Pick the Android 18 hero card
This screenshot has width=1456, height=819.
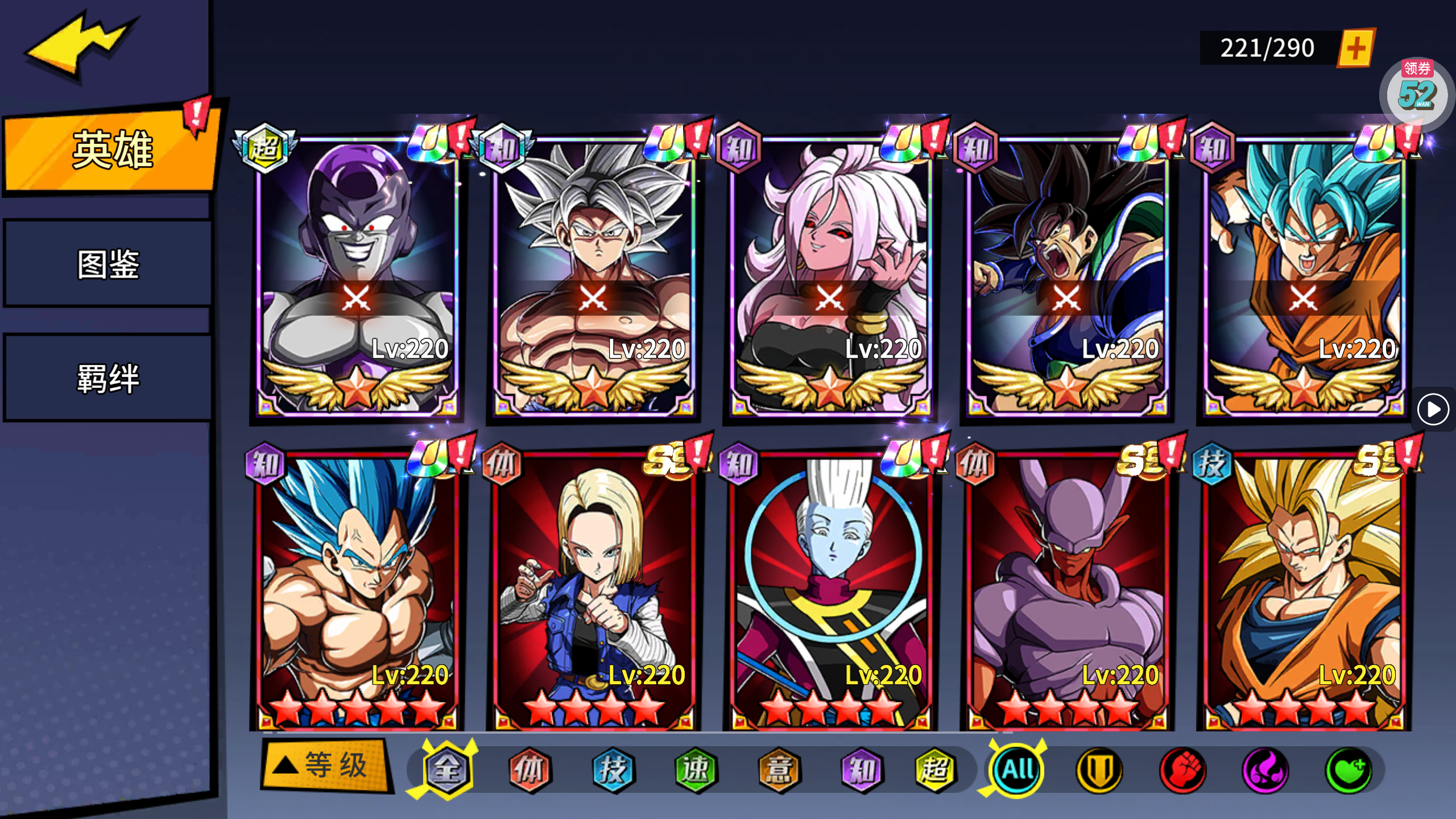(x=593, y=591)
